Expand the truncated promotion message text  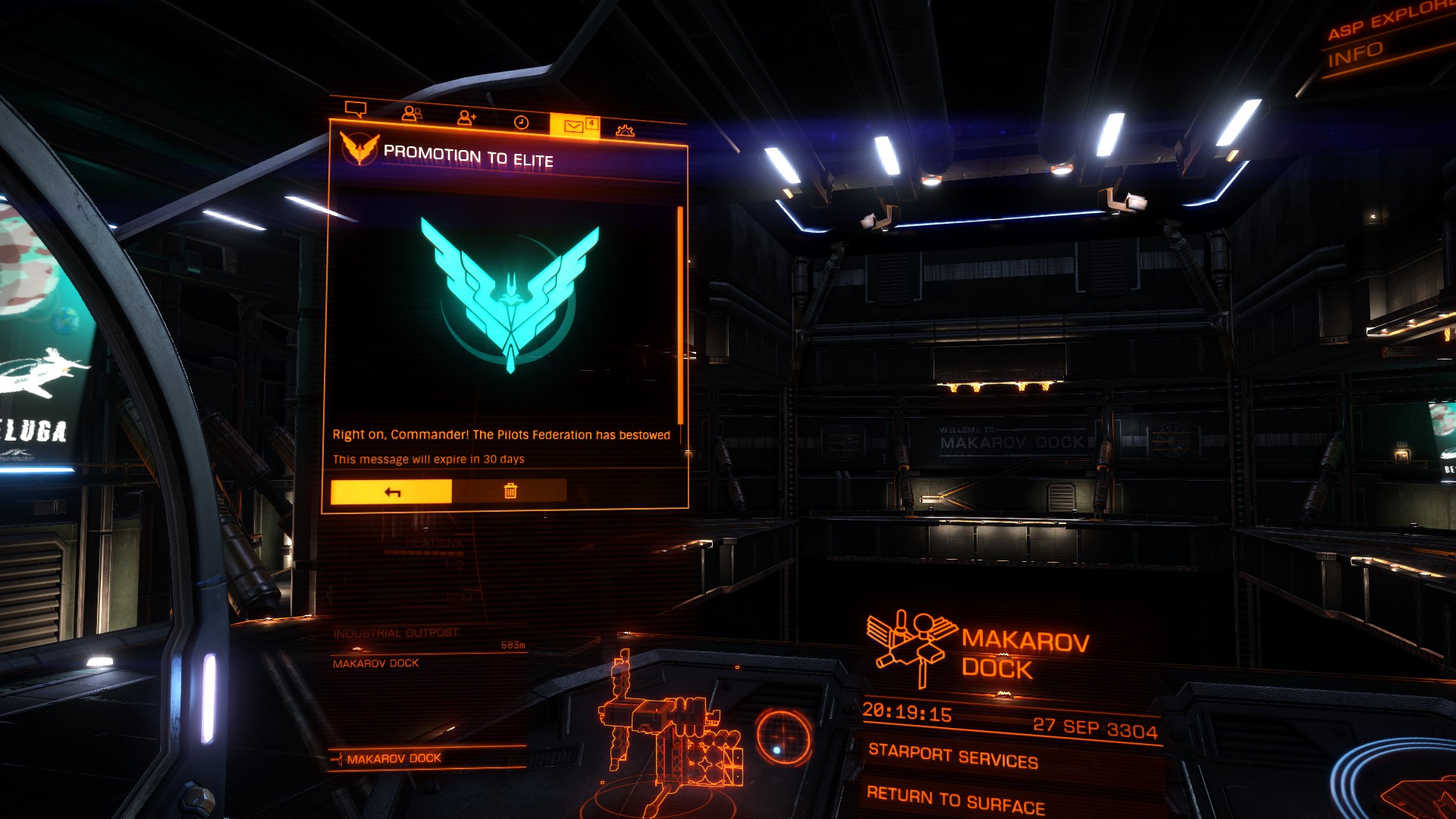click(x=504, y=436)
